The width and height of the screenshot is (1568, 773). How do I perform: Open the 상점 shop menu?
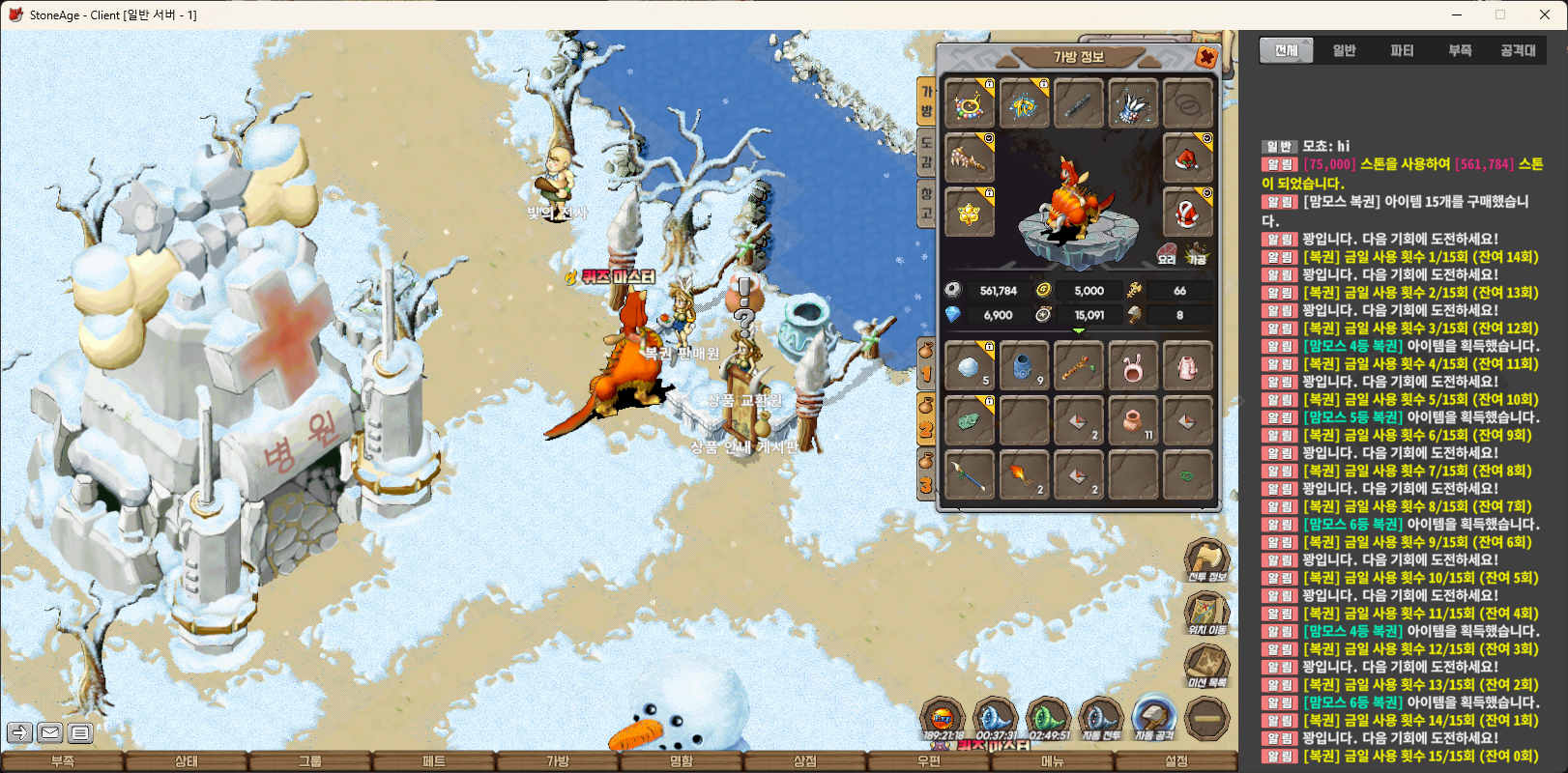tap(805, 761)
